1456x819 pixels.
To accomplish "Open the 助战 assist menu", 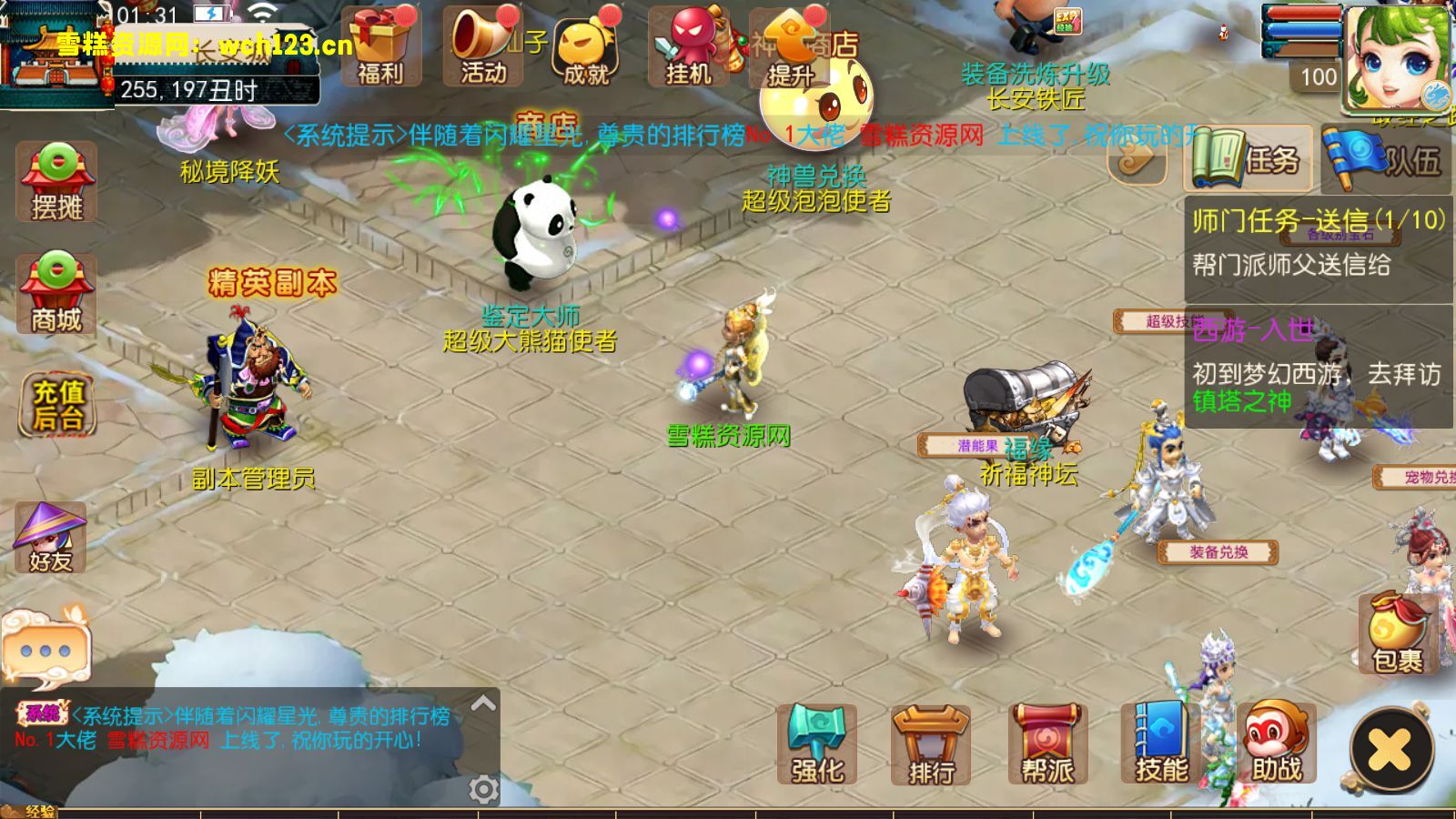I will pyautogui.click(x=1276, y=744).
